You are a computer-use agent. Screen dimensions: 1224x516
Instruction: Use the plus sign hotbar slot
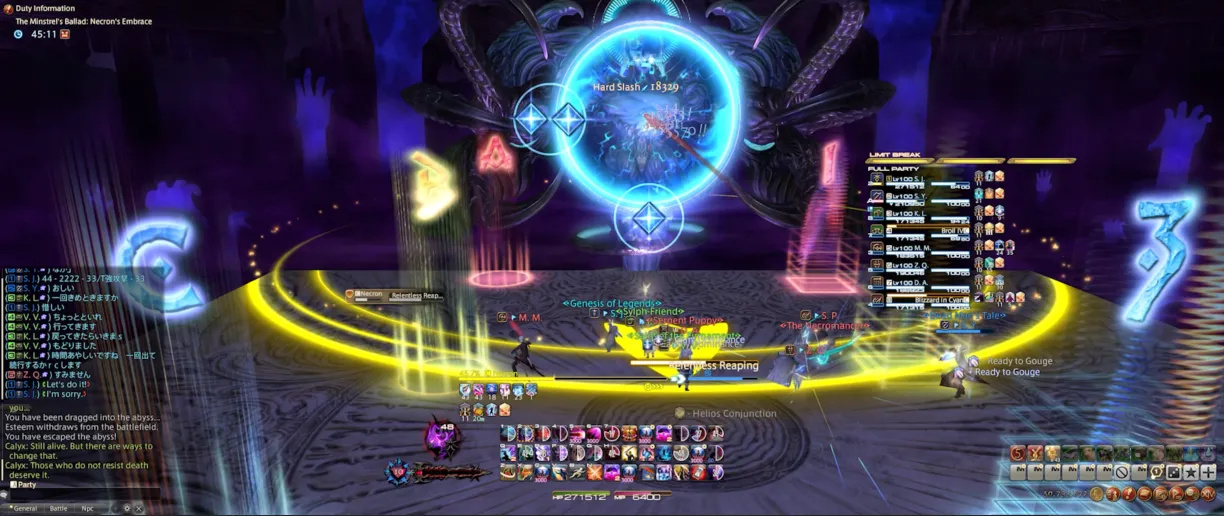coord(1208,472)
